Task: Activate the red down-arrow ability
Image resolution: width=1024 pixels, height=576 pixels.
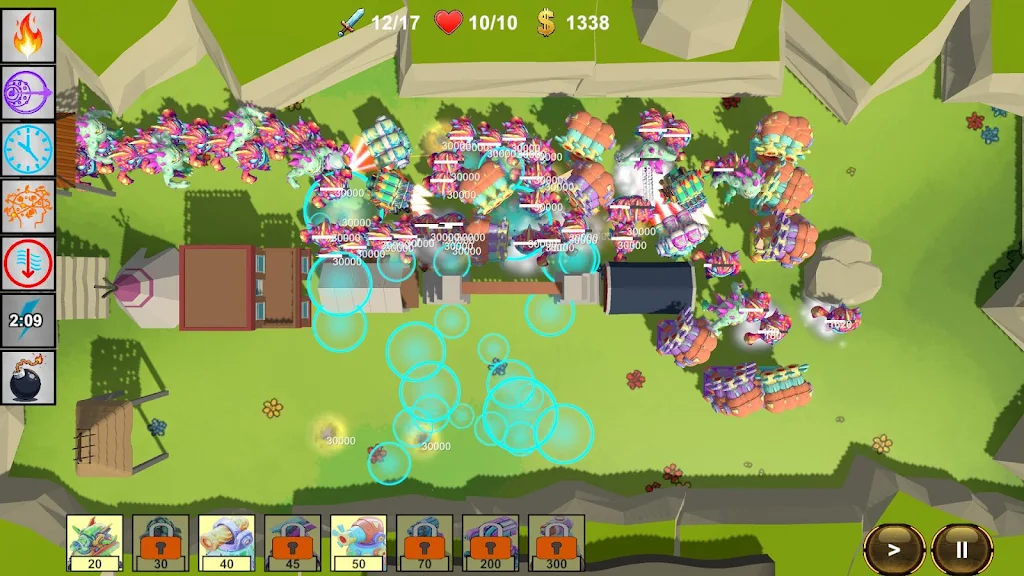Action: (x=28, y=263)
